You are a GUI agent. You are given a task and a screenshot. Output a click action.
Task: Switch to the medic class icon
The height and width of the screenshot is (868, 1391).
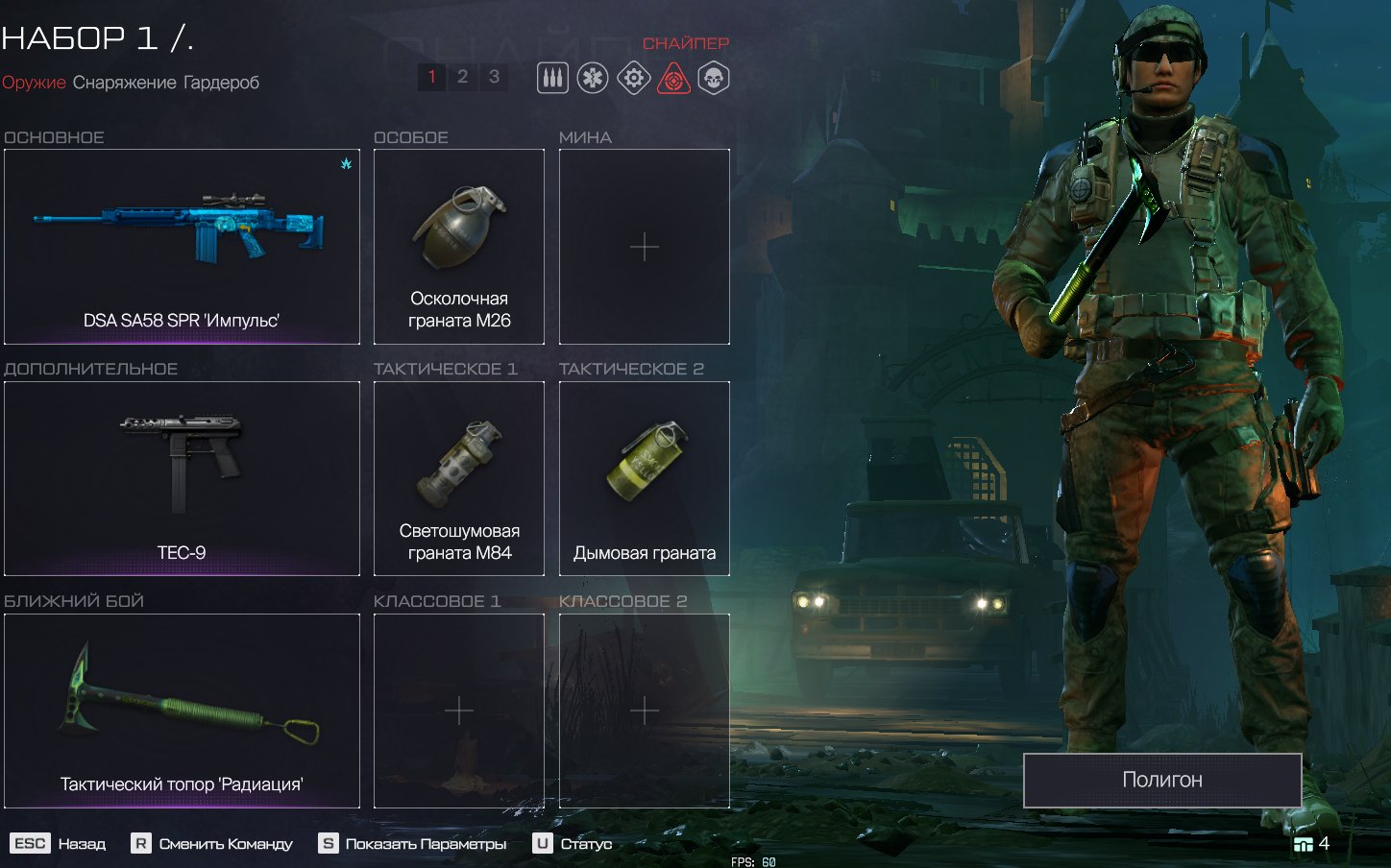(593, 79)
